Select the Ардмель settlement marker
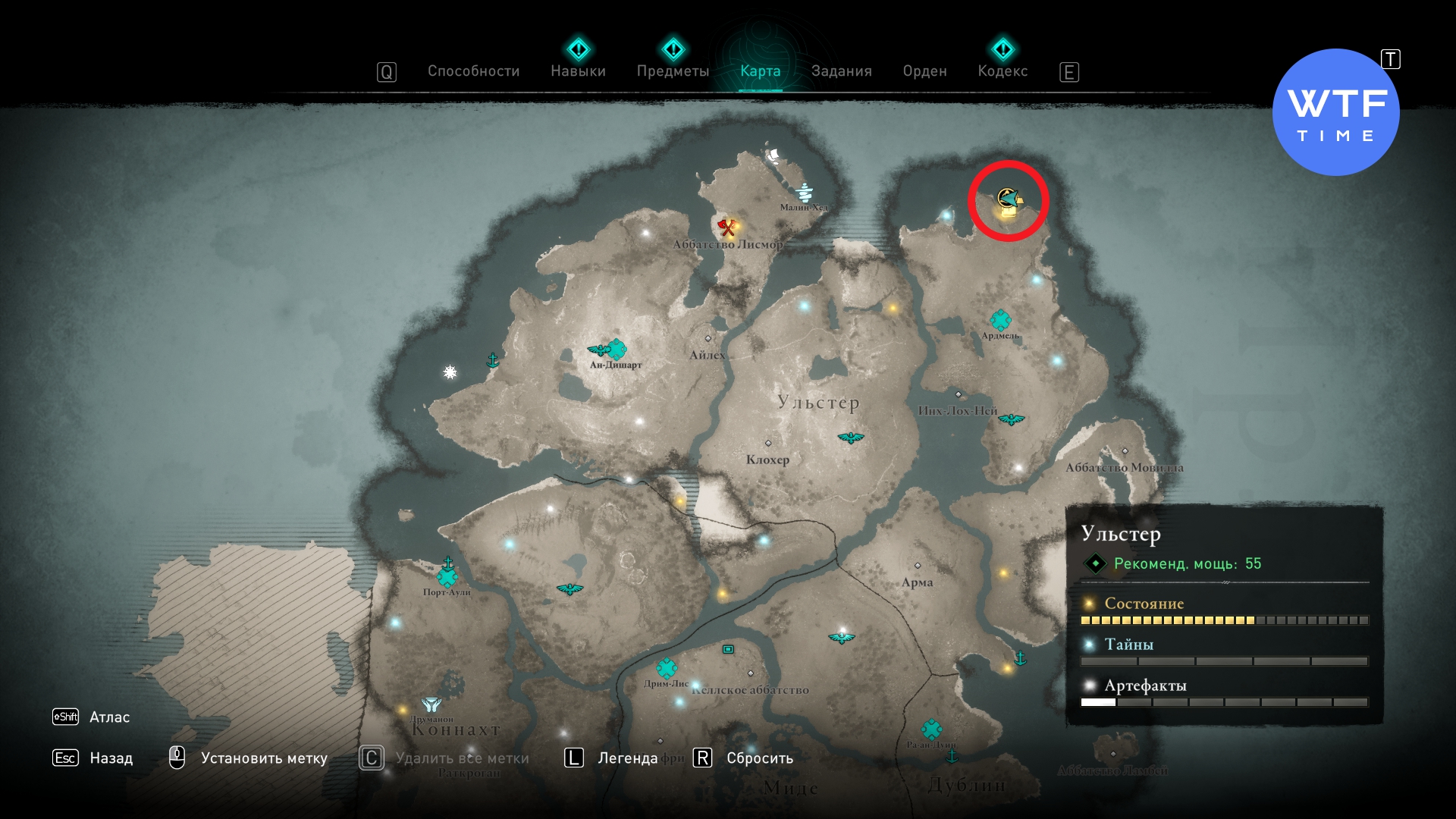1456x819 pixels. click(x=1000, y=320)
